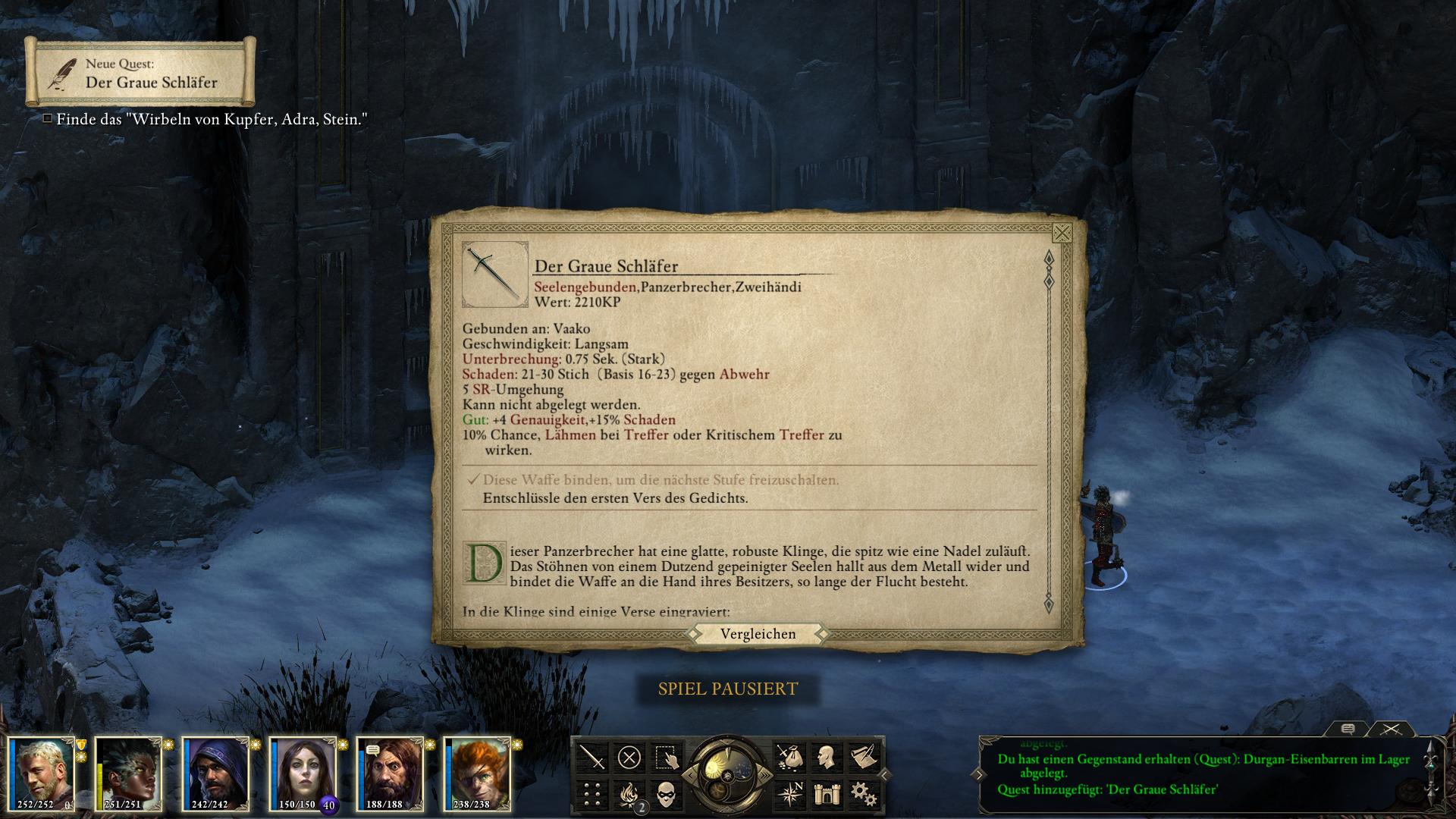The image size is (1456, 819).
Task: Open the stronghold castle icon
Action: (825, 794)
